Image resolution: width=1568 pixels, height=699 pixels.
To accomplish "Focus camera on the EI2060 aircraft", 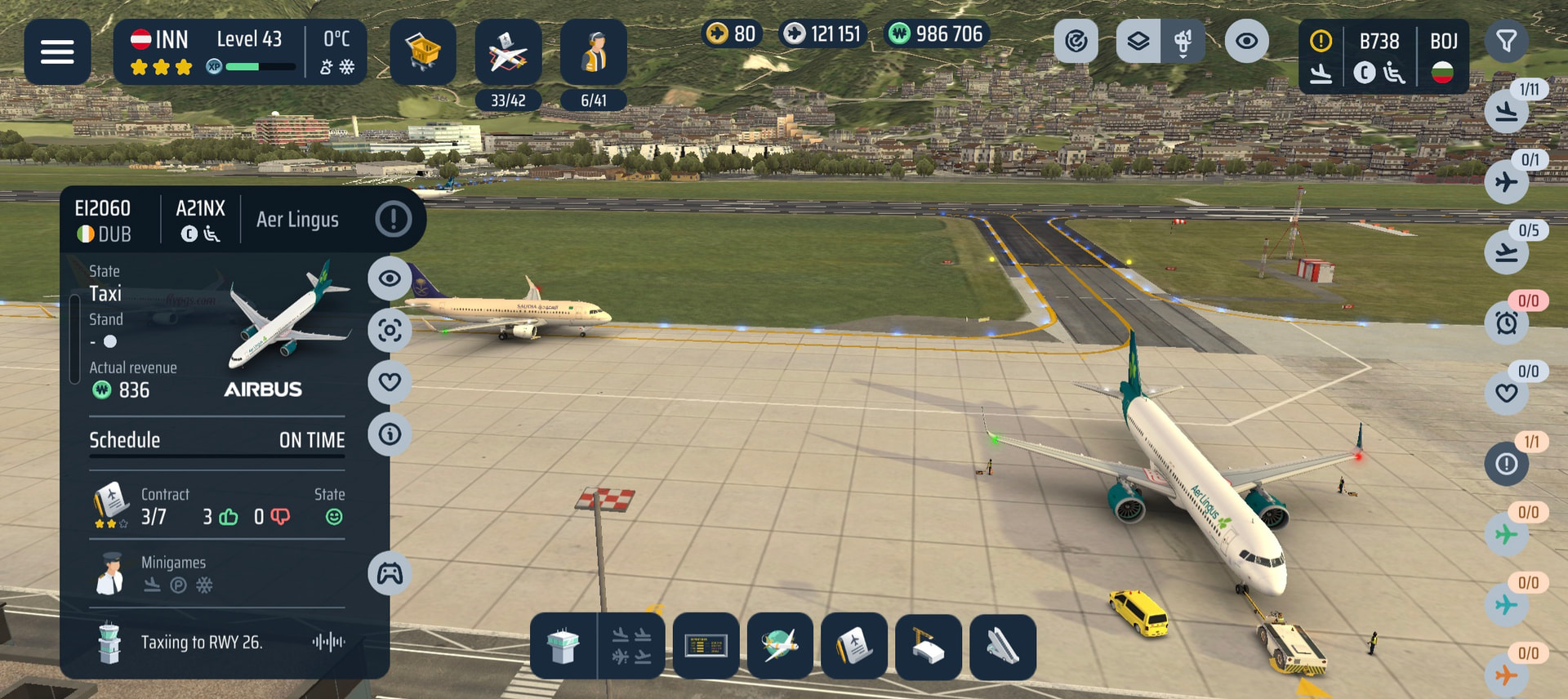I will (390, 330).
